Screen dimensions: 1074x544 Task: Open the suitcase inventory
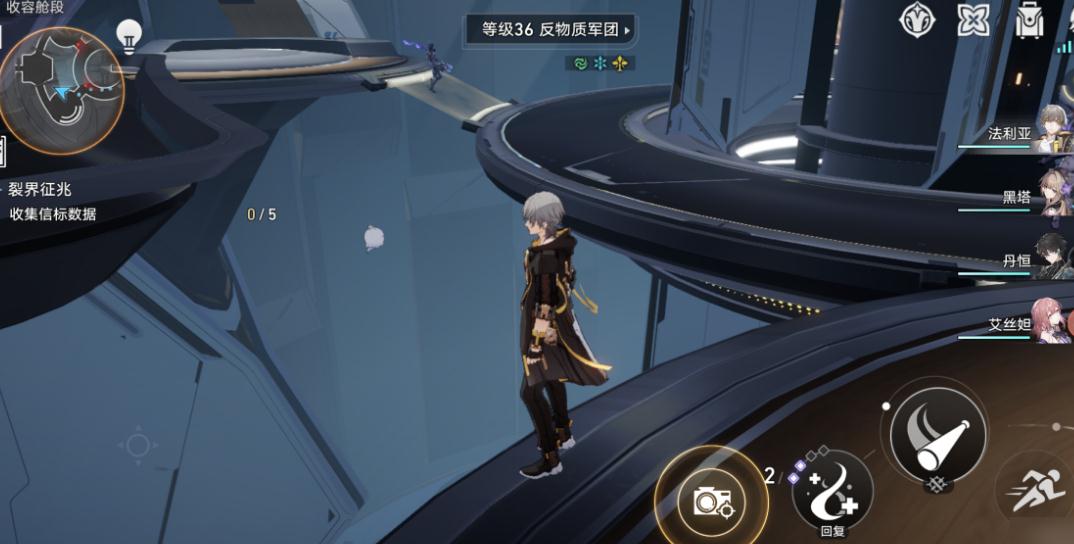1029,20
